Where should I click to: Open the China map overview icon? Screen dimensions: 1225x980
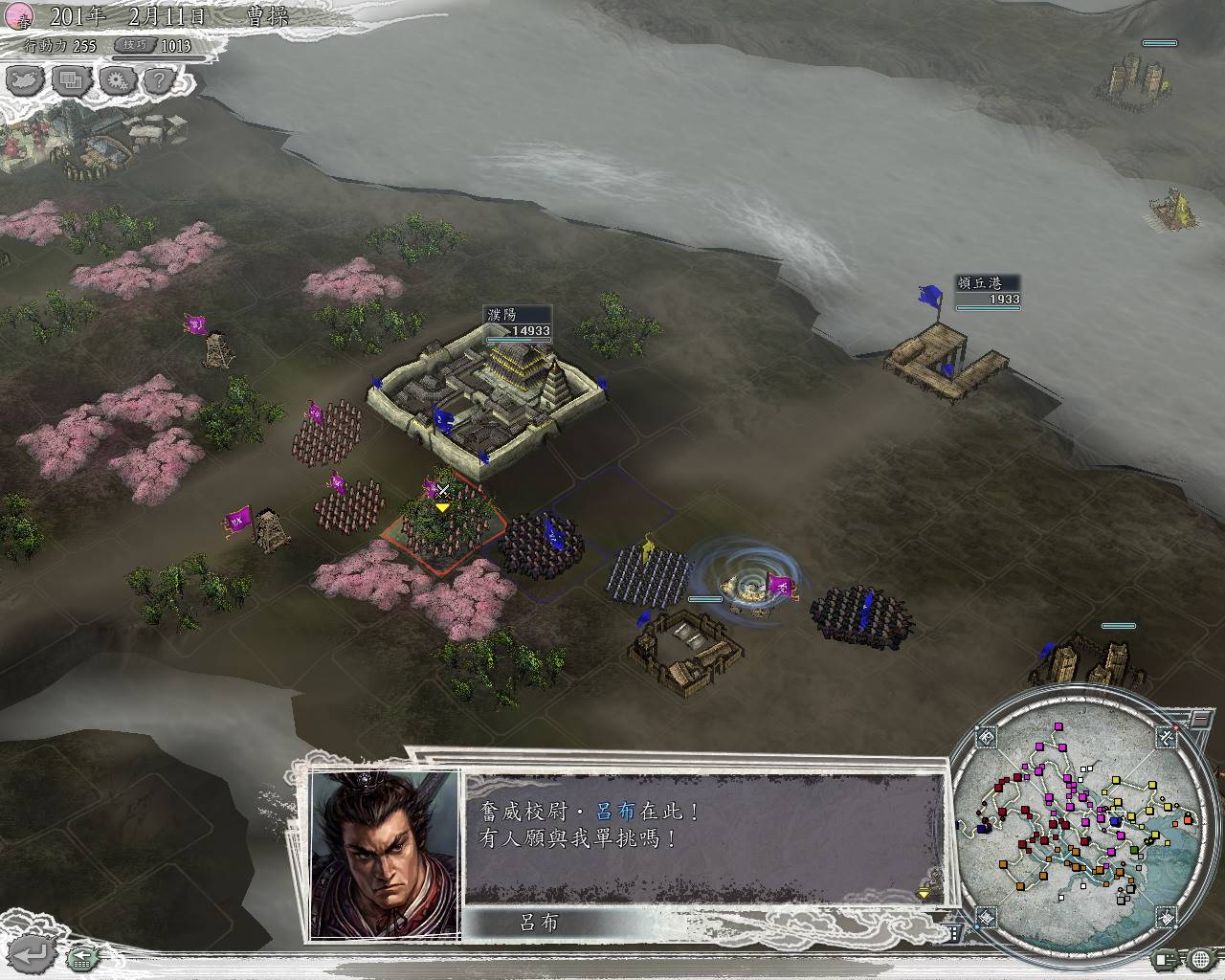tap(26, 80)
